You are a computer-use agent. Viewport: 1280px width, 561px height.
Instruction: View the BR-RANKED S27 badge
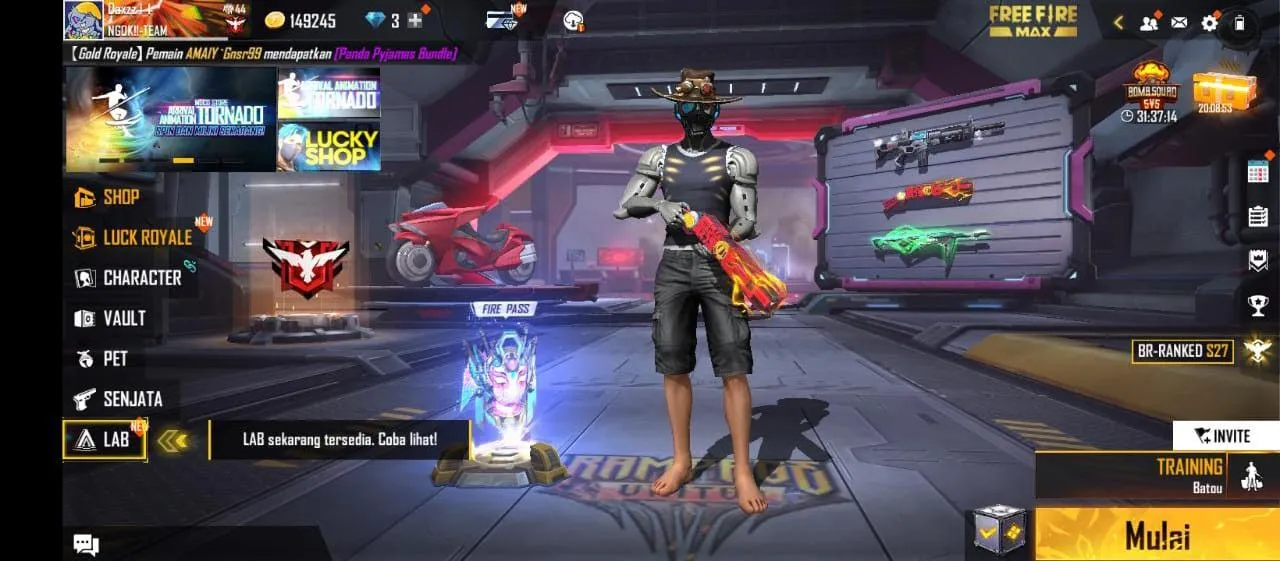click(1182, 351)
